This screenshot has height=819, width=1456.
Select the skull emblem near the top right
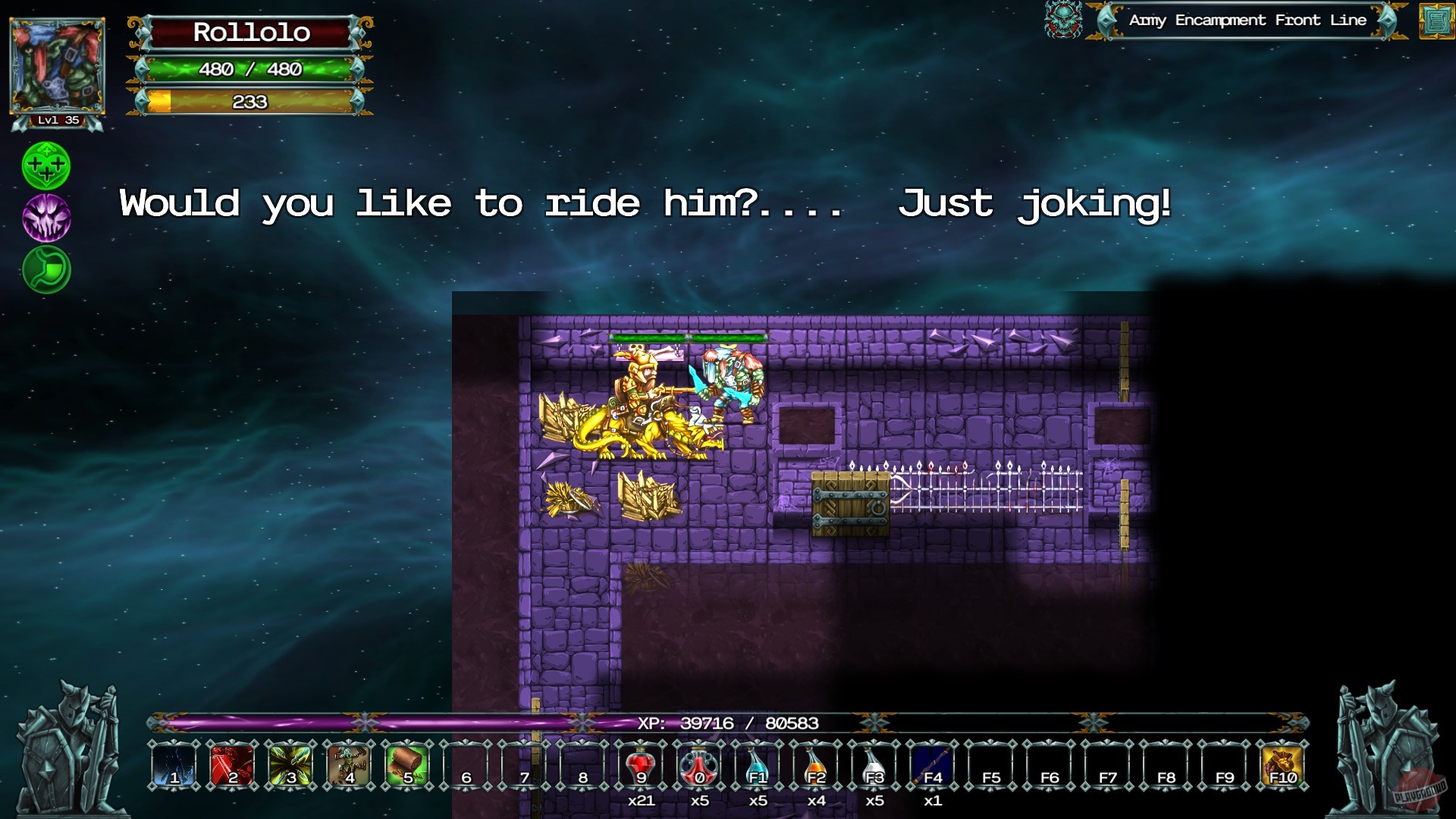(1065, 20)
